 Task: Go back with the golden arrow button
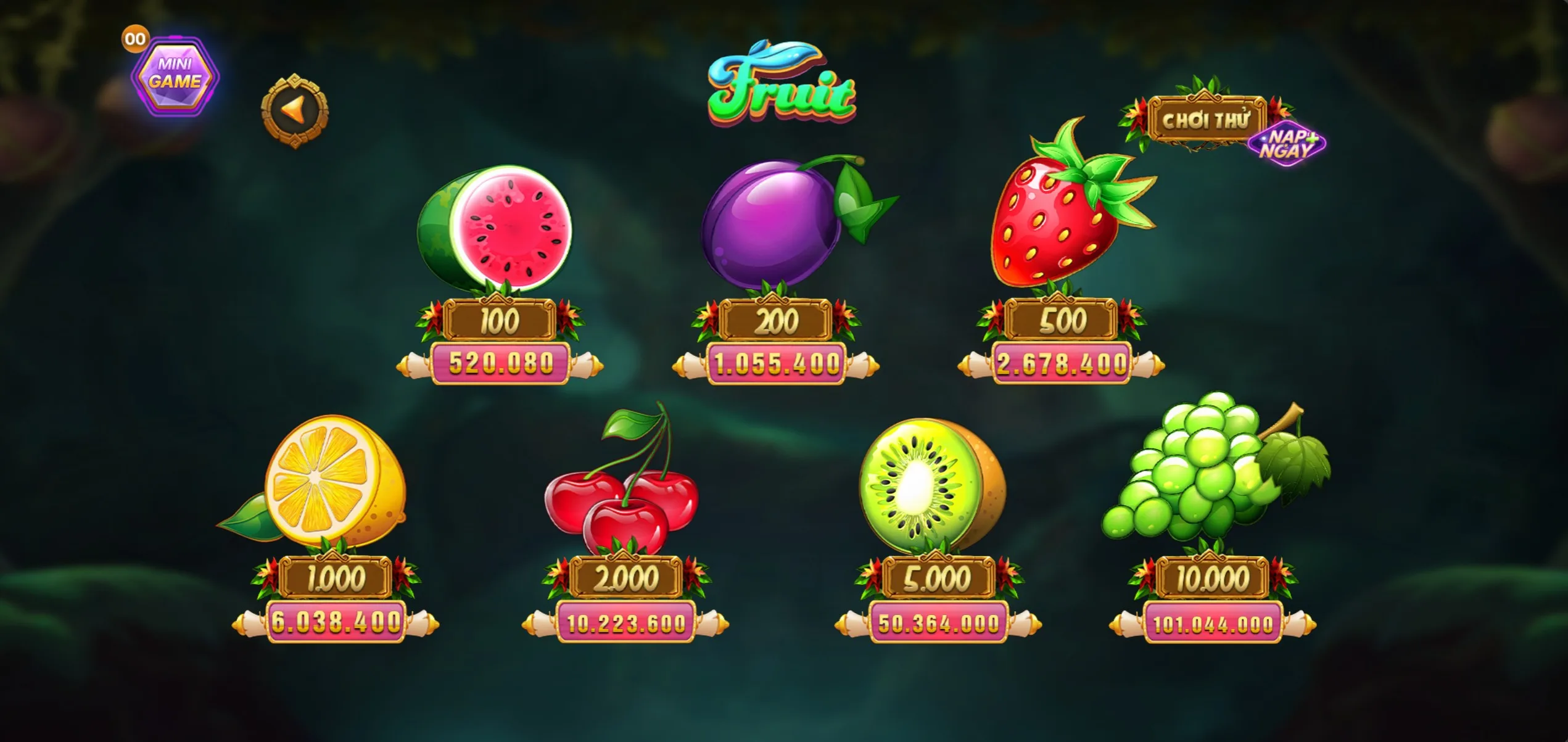[294, 111]
